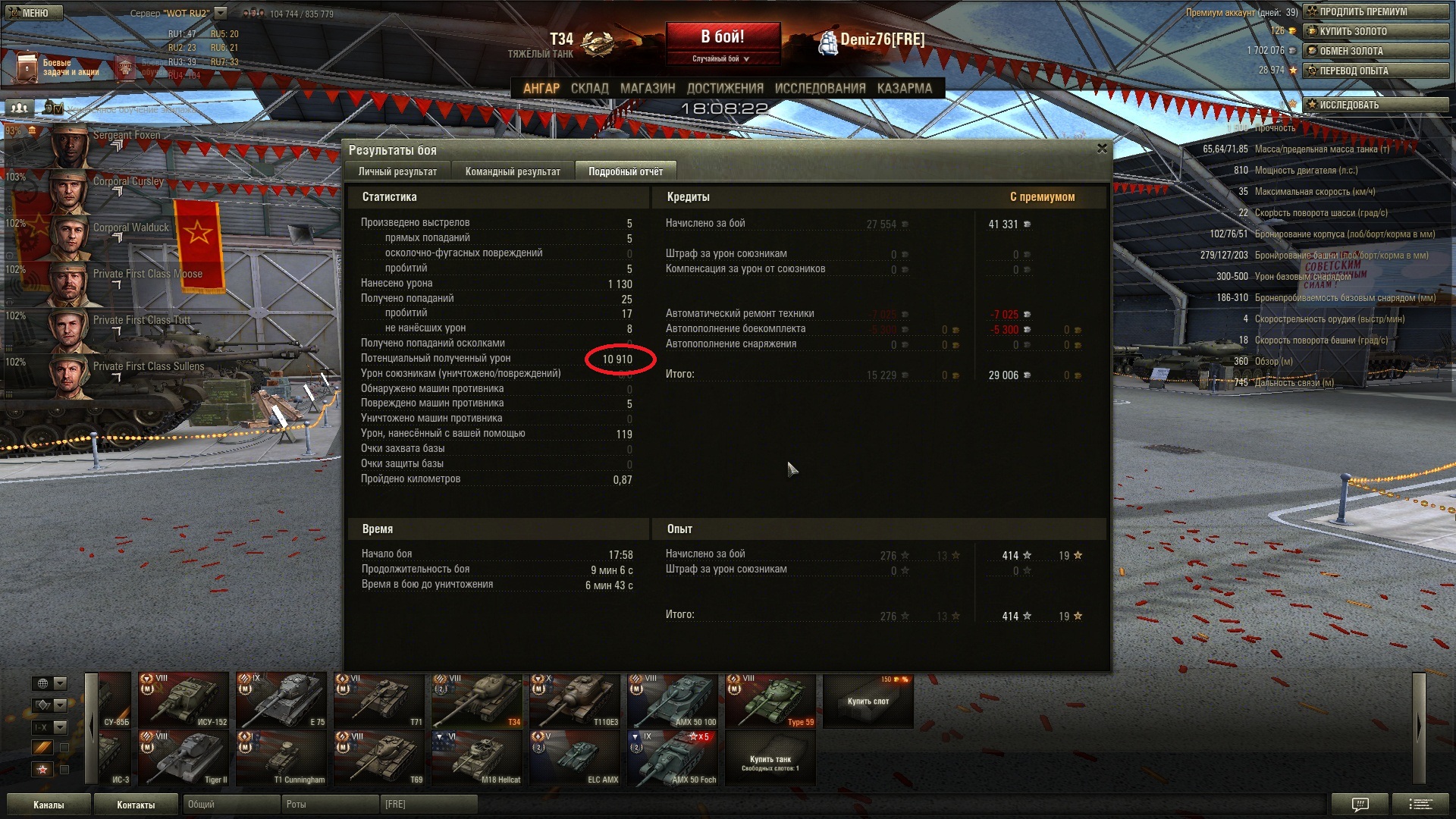
Task: Open ДОСТИЖЕНИЯ achievements page
Action: tap(724, 89)
